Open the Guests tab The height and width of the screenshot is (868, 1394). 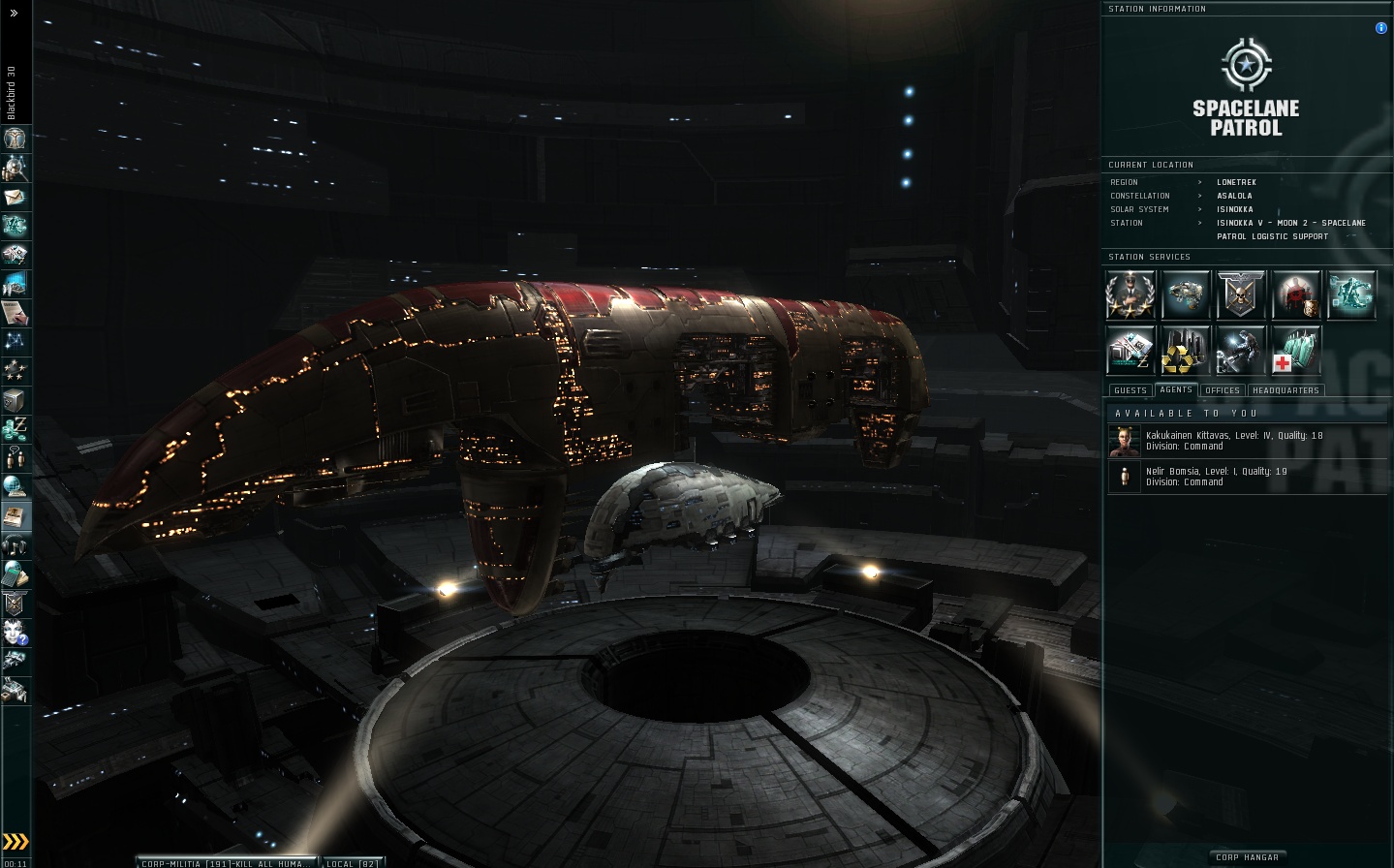coord(1130,390)
